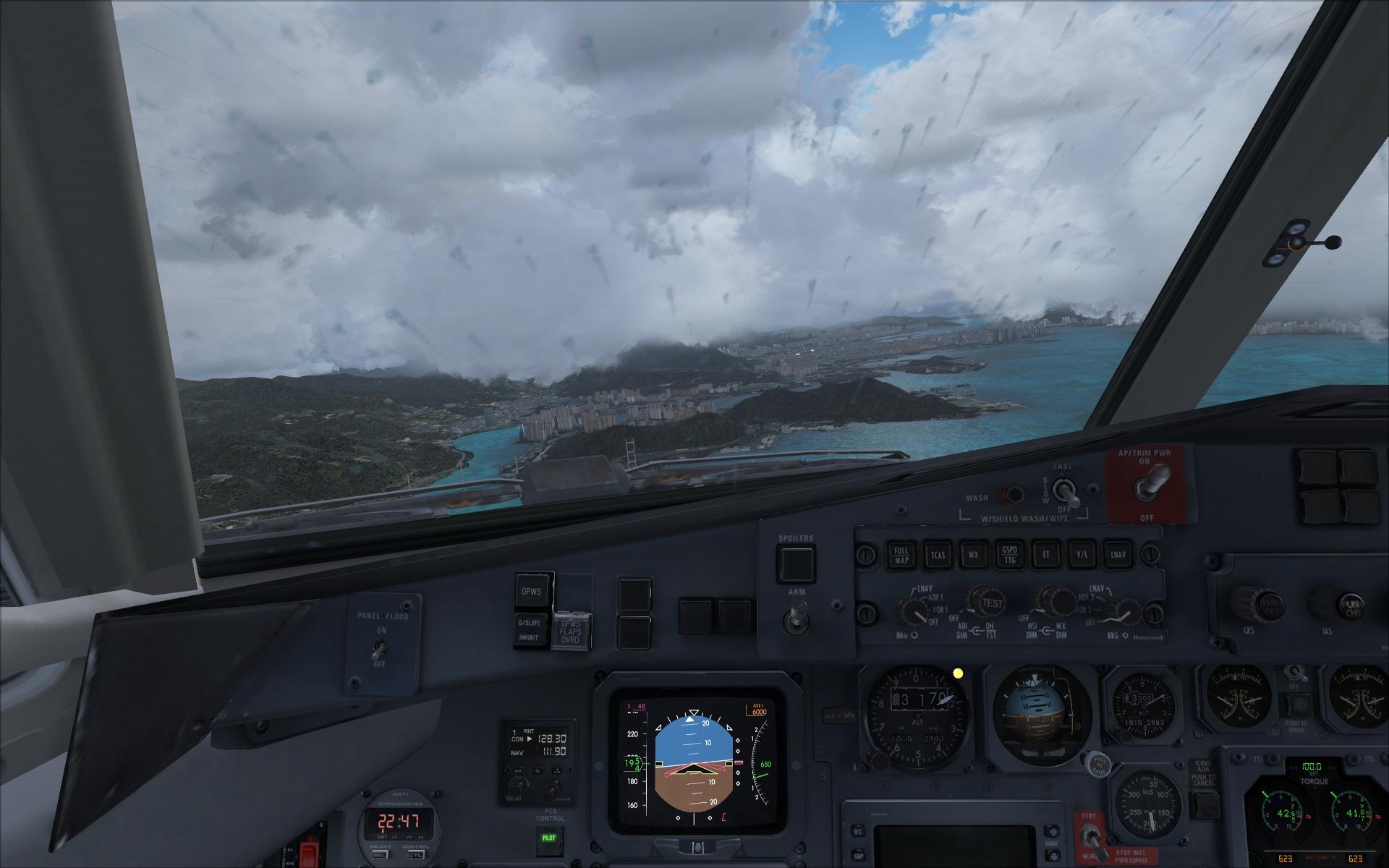This screenshot has width=1389, height=868.
Task: Activate the G/SLOPE INHIBIT button
Action: [x=532, y=629]
